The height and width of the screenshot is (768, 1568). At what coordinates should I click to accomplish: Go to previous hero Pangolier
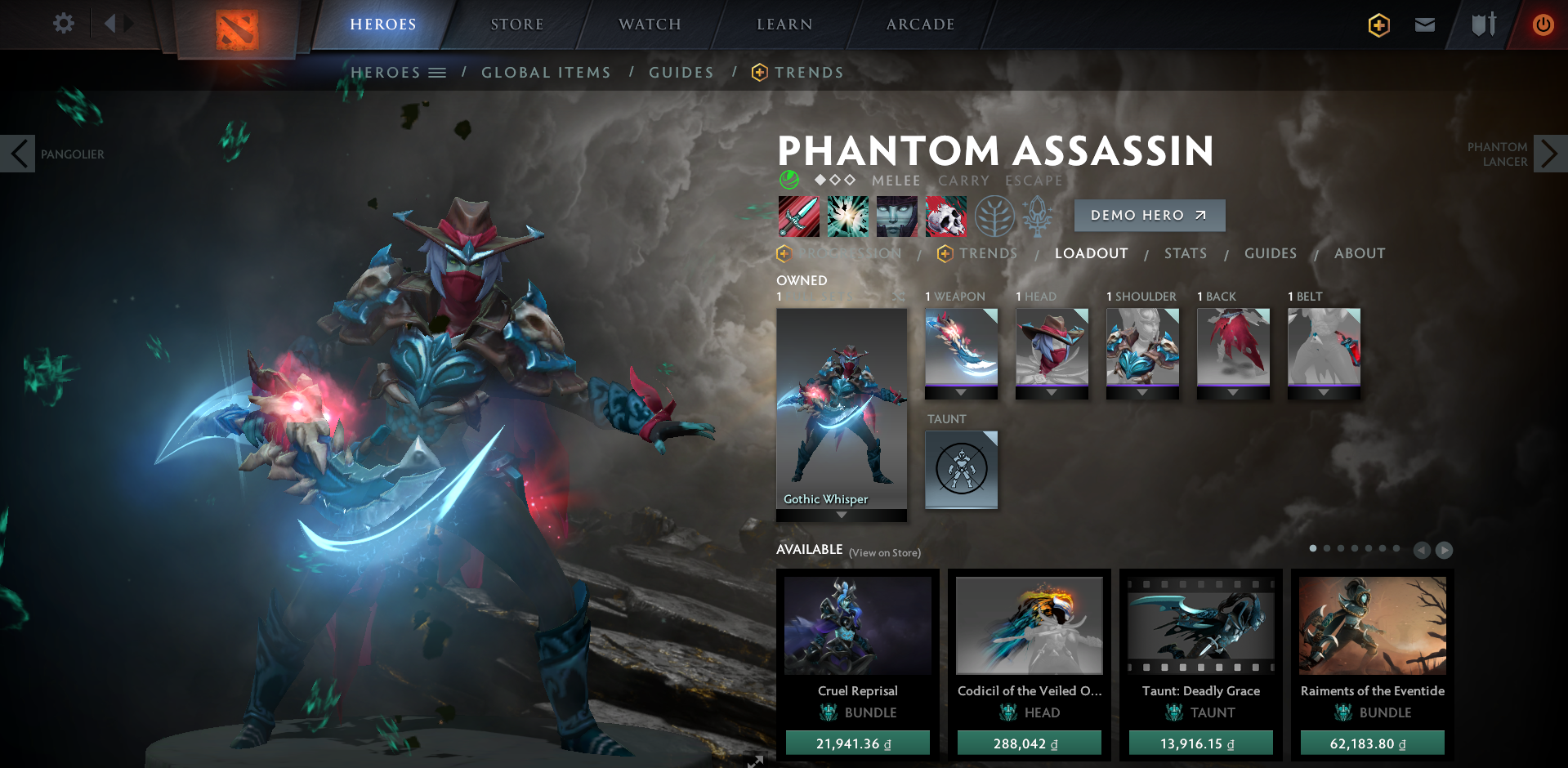pos(18,154)
